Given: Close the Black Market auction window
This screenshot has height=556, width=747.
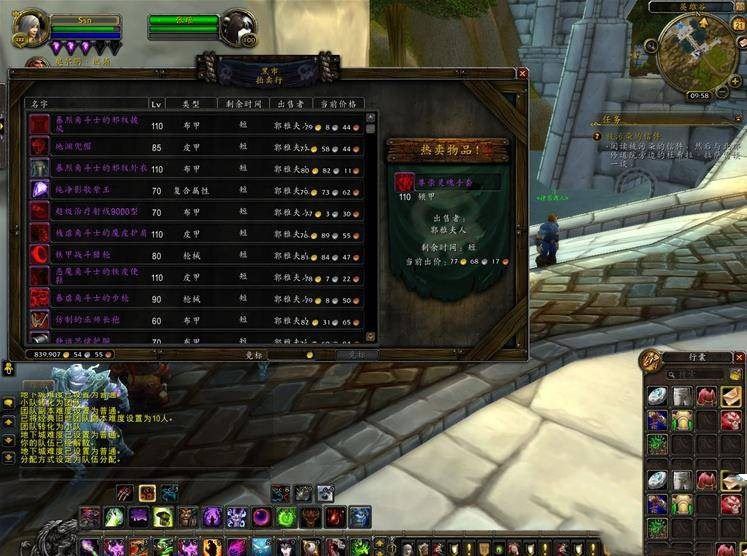Looking at the screenshot, I should (521, 73).
